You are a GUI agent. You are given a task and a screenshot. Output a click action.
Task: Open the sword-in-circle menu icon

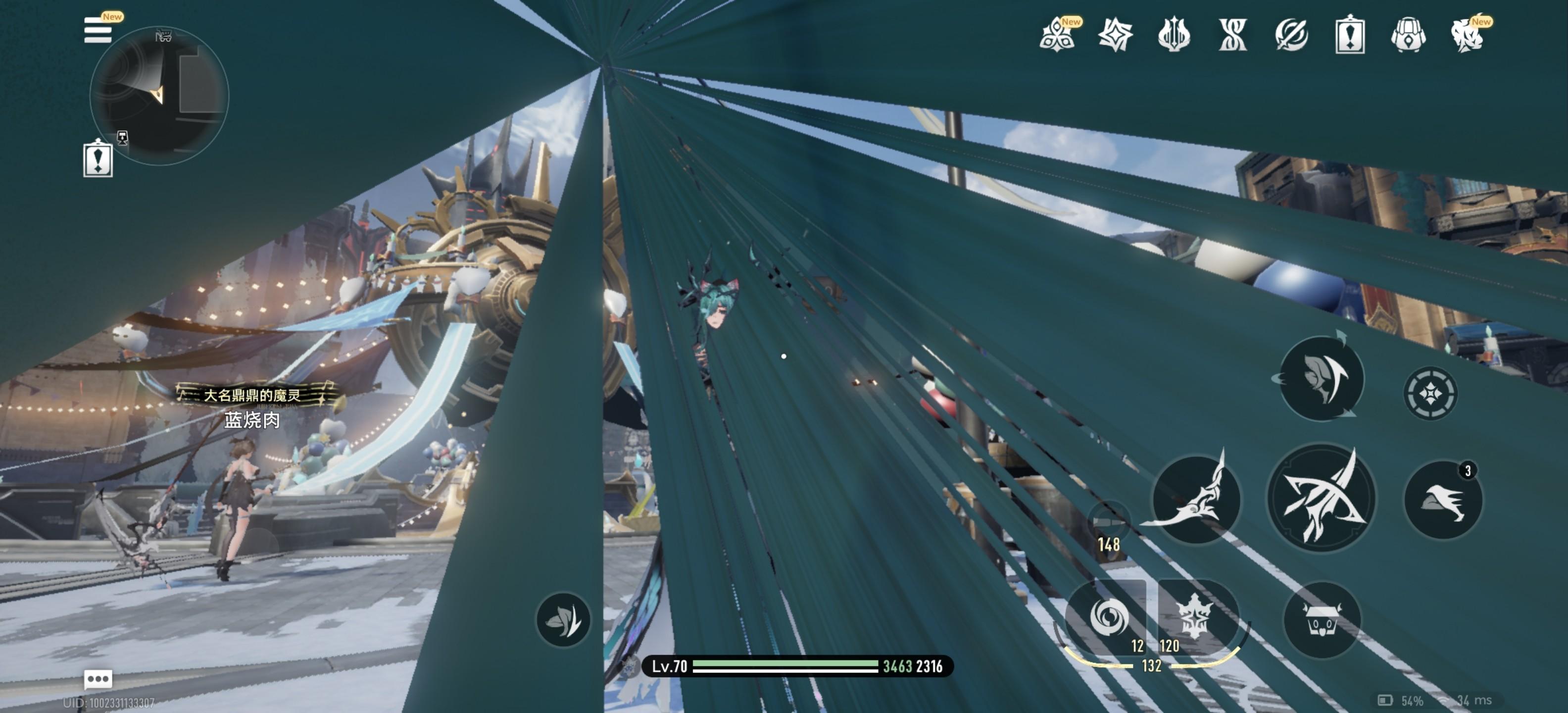pyautogui.click(x=1291, y=35)
